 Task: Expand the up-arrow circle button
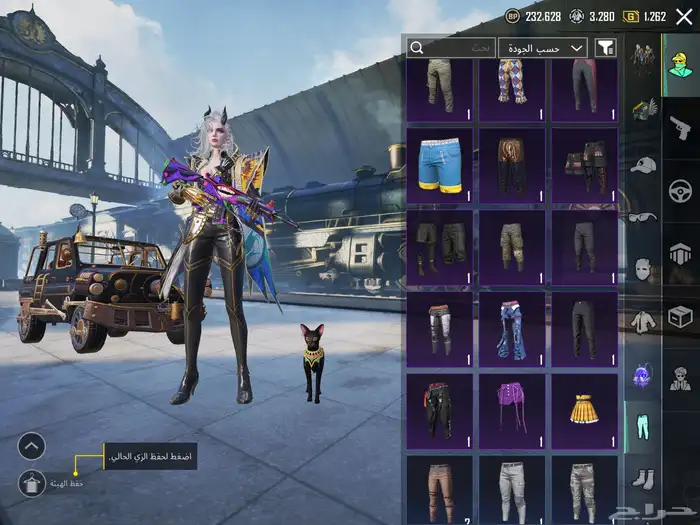pyautogui.click(x=32, y=446)
